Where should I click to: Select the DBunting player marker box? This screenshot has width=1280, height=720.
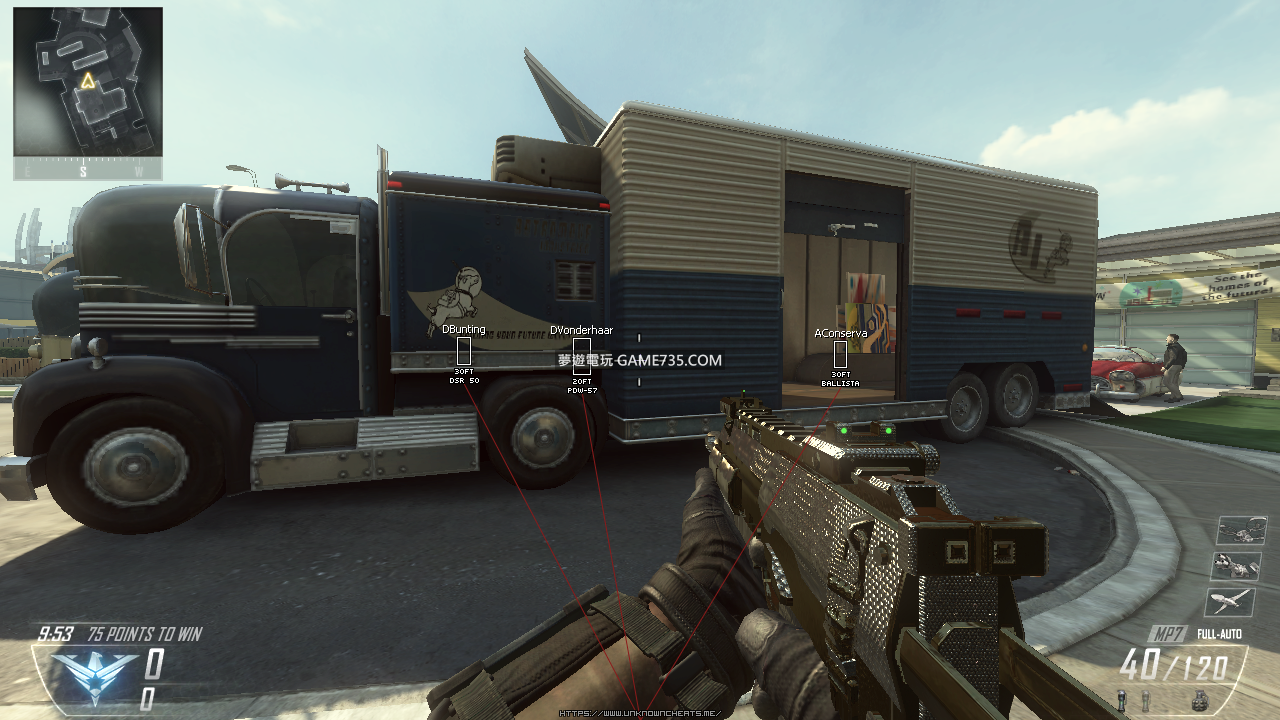pos(464,351)
